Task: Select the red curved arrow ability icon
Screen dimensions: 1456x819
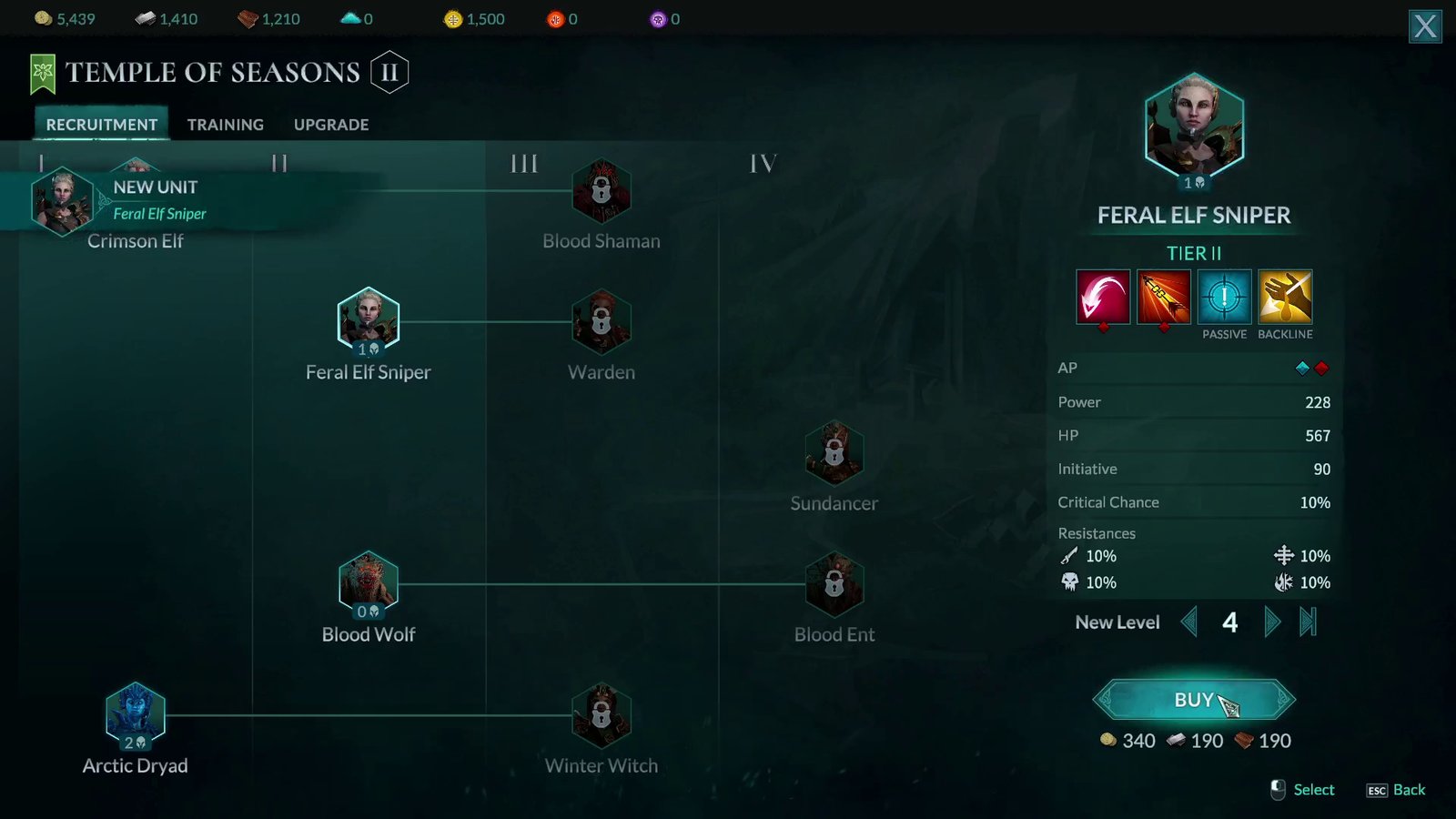Action: [x=1103, y=299]
